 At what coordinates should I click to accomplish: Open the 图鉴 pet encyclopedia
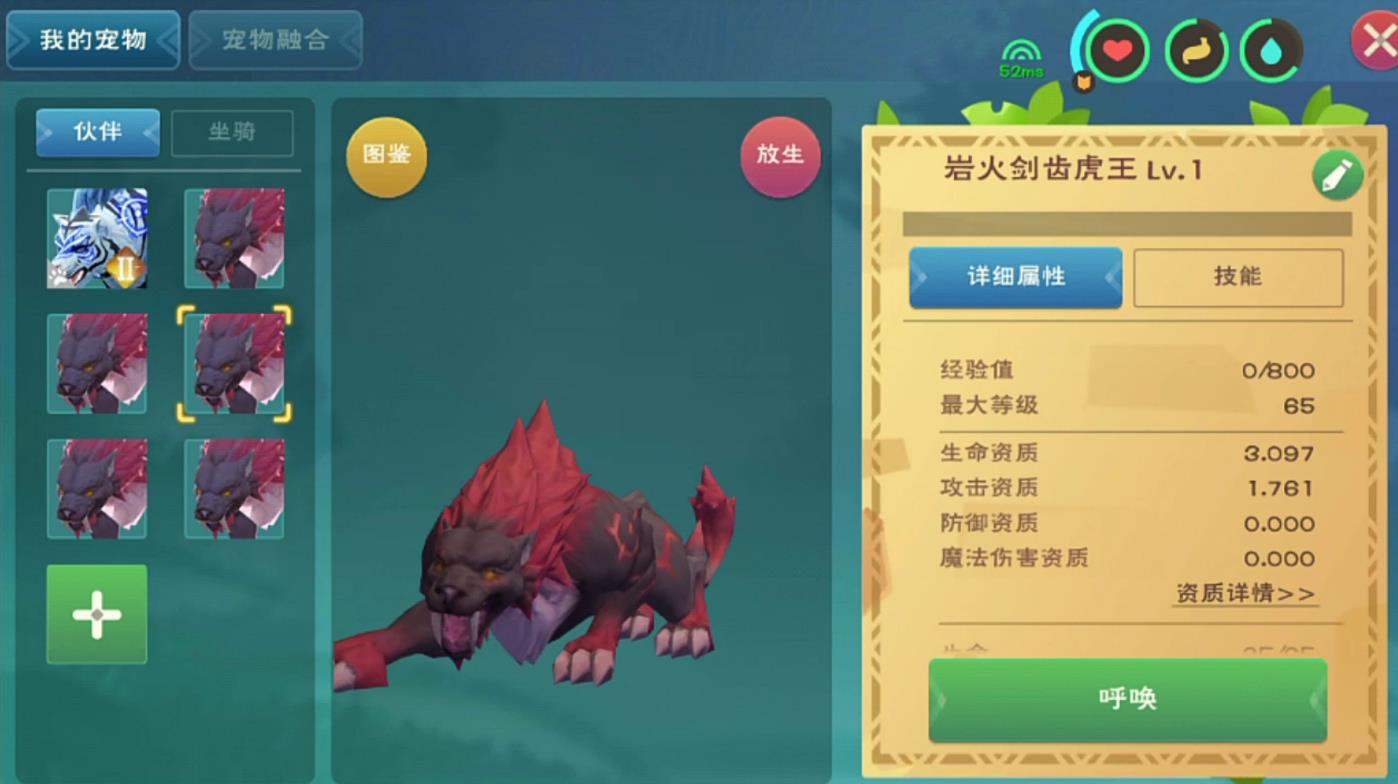point(386,156)
